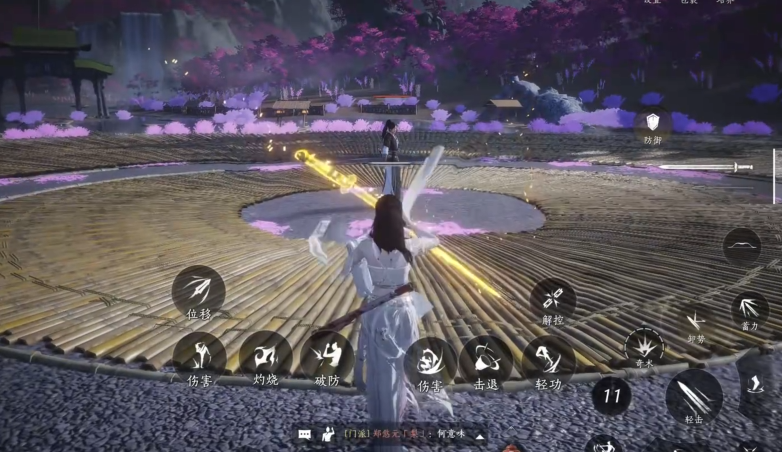Image resolution: width=782 pixels, height=452 pixels.
Task: Tap the 轻击 light attack button
Action: tap(694, 396)
